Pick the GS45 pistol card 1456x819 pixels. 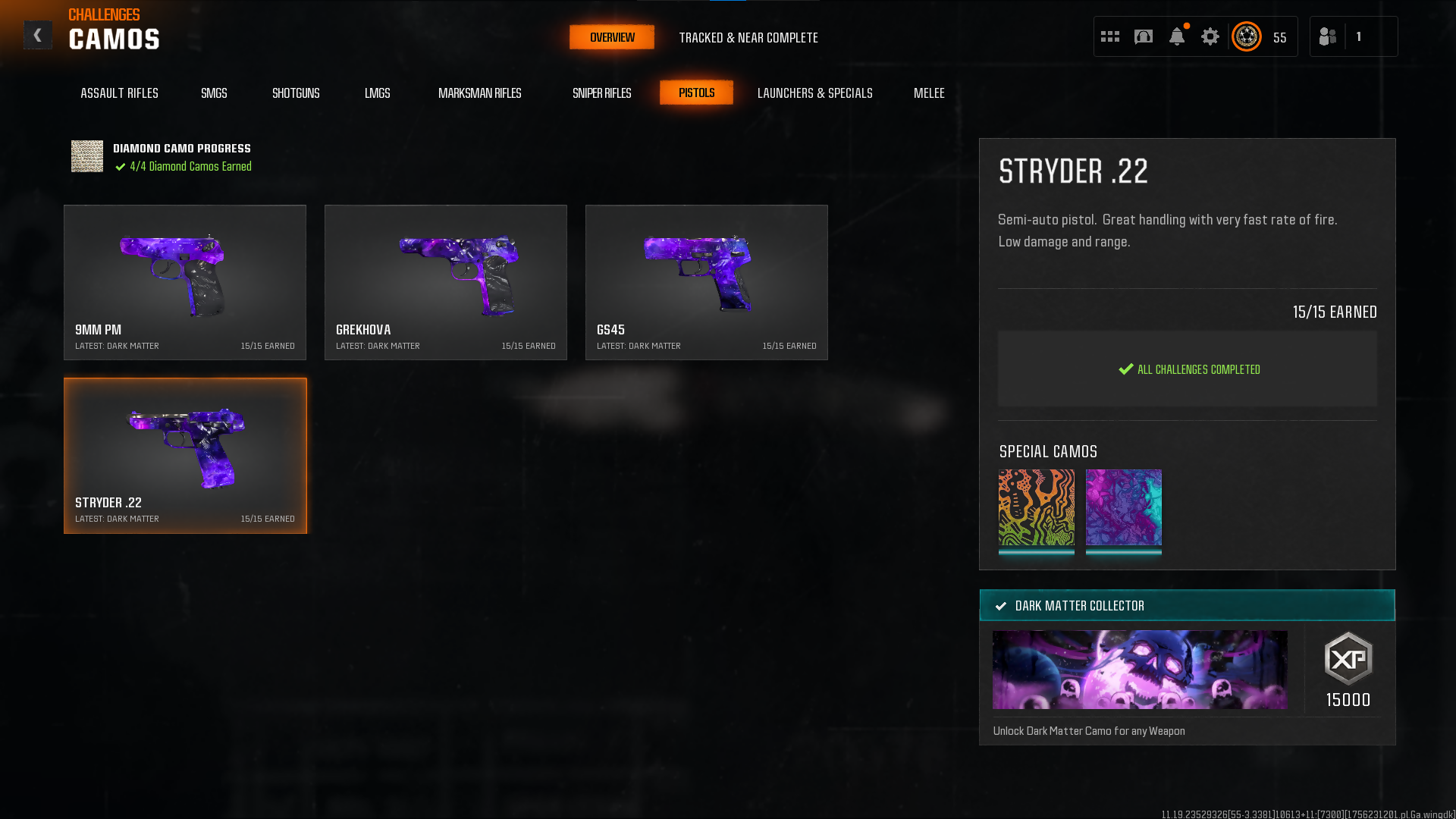click(707, 282)
